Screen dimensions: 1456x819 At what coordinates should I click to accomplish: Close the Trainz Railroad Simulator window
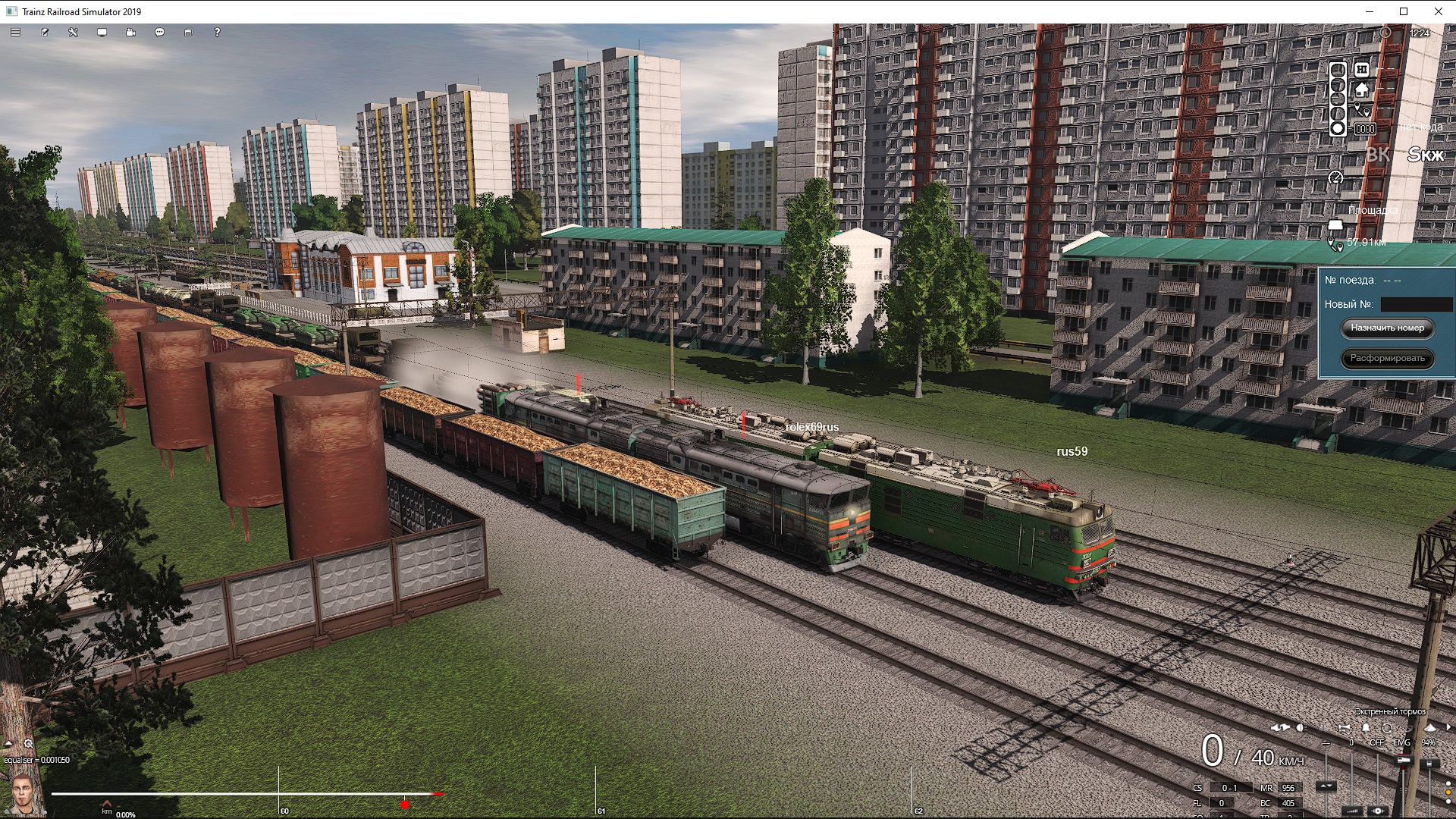point(1439,11)
